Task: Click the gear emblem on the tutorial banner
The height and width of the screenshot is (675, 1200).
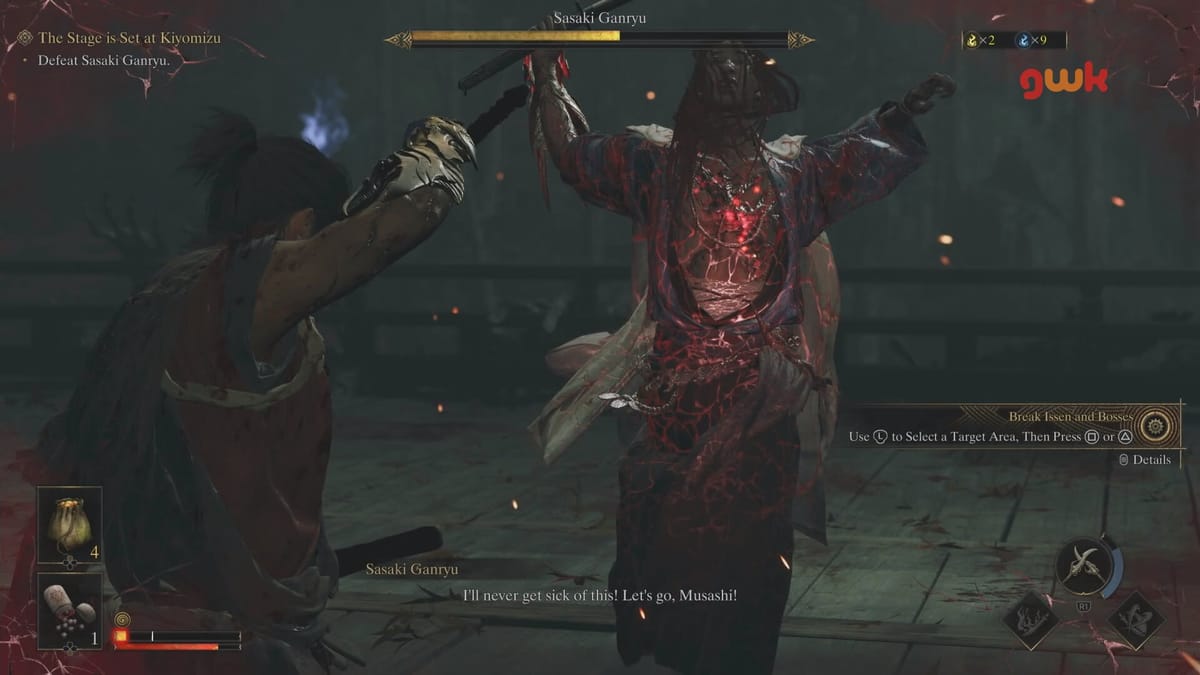Action: click(1160, 425)
